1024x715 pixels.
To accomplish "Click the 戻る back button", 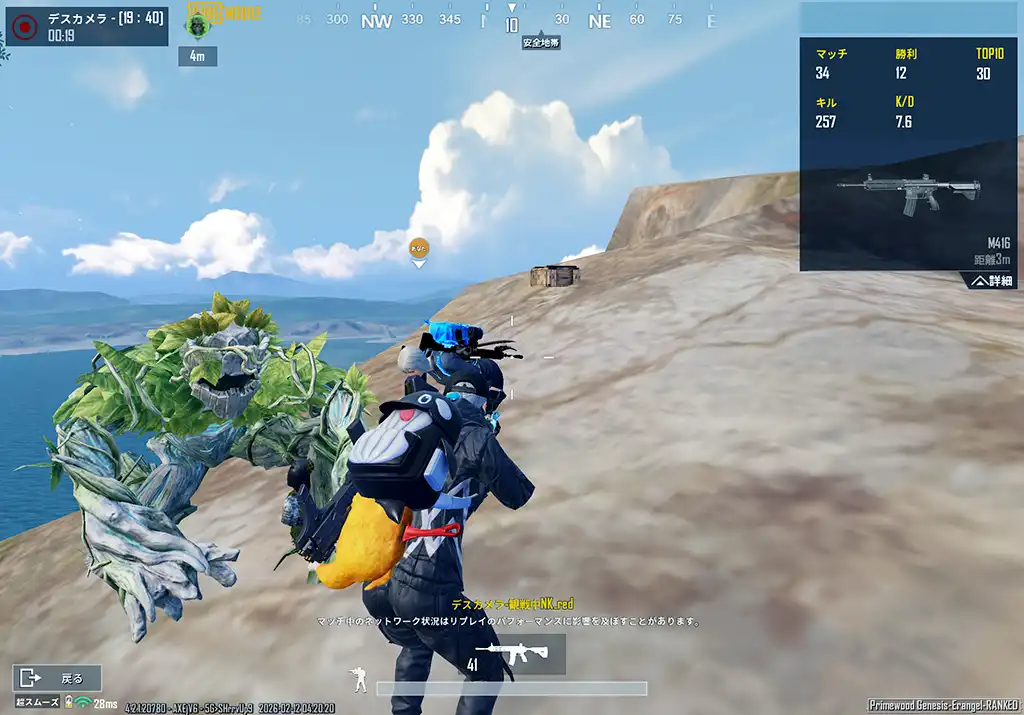I will coord(57,678).
